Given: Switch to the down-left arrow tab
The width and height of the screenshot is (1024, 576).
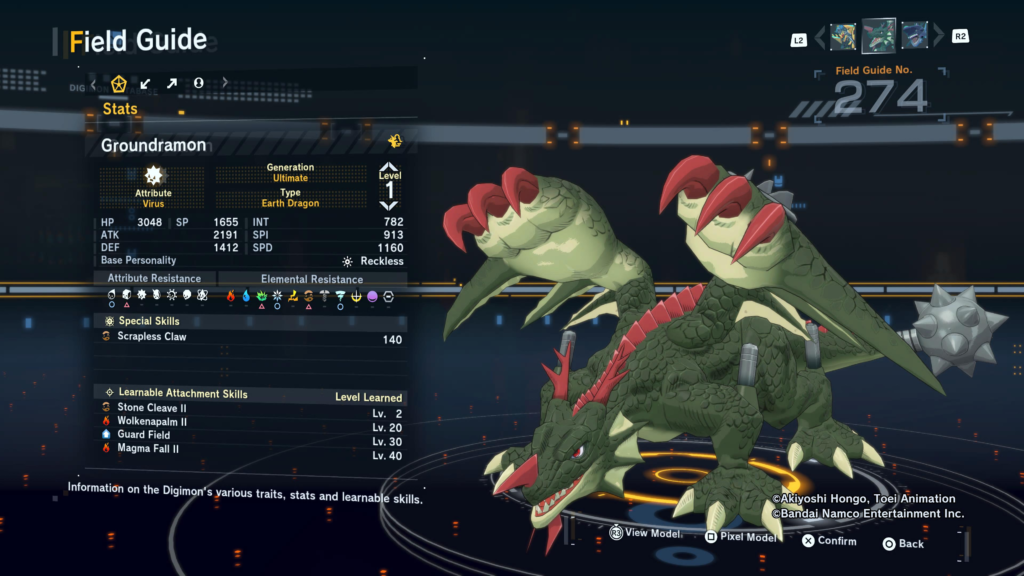Looking at the screenshot, I should coord(146,83).
